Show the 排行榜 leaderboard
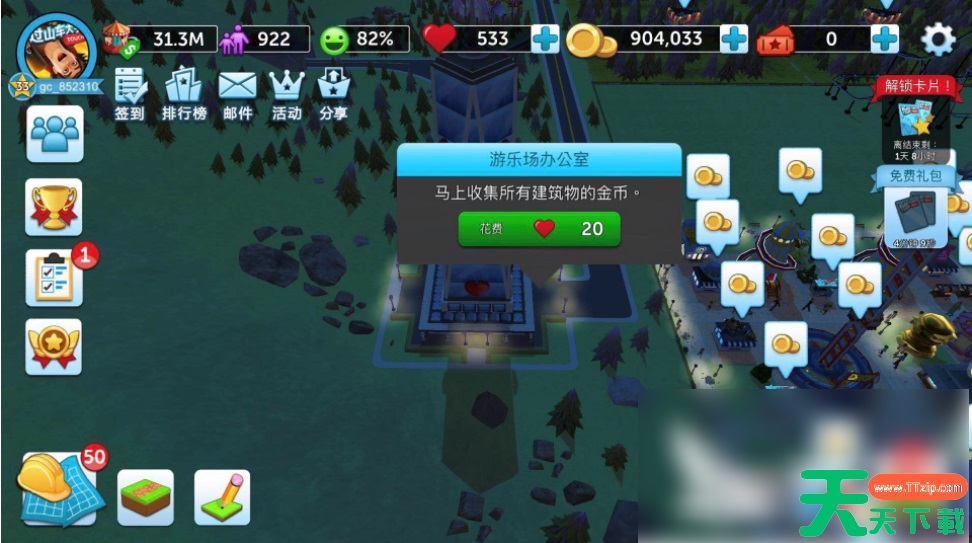Image resolution: width=972 pixels, height=543 pixels. pyautogui.click(x=184, y=94)
